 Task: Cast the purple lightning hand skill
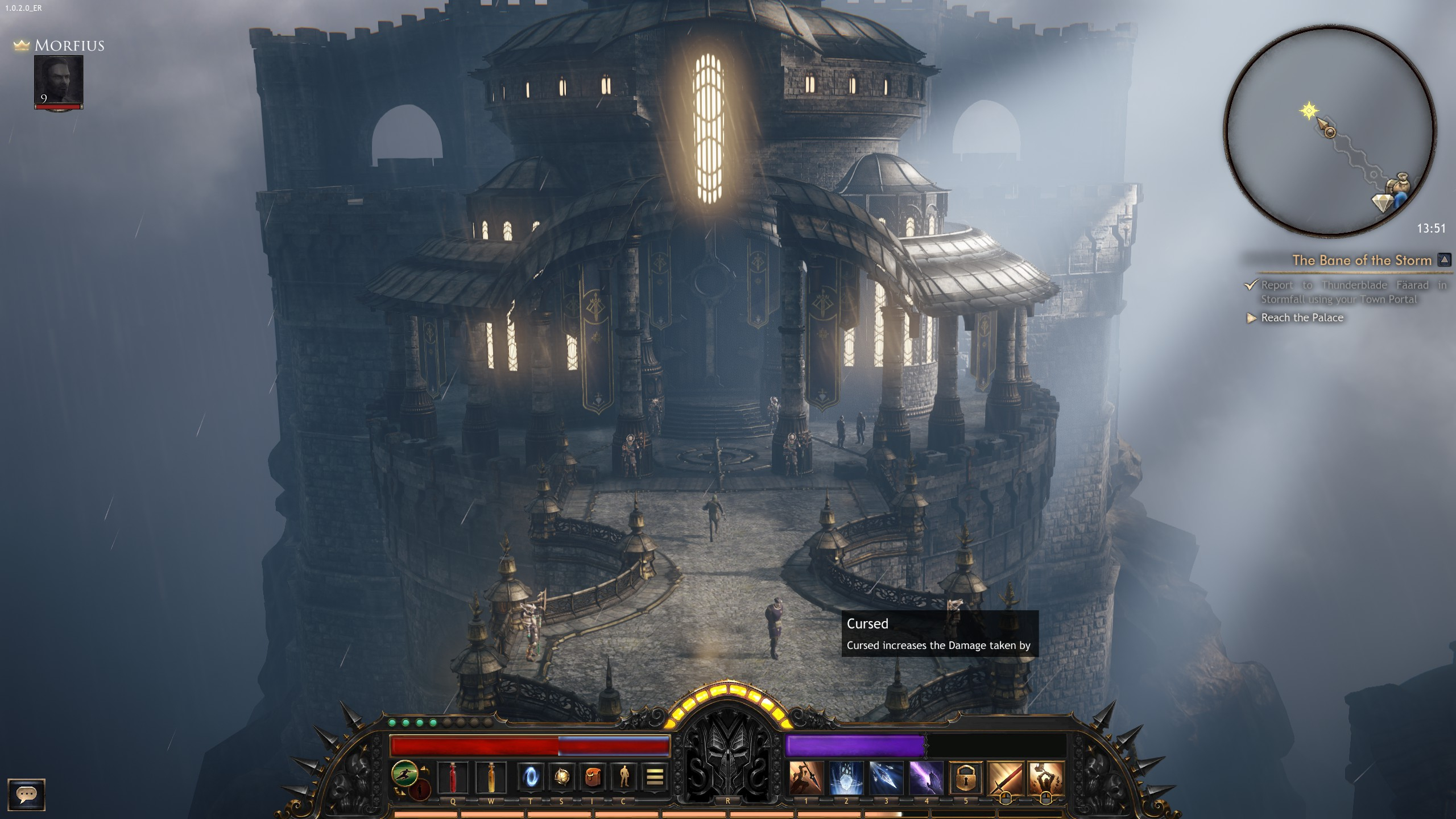[926, 777]
